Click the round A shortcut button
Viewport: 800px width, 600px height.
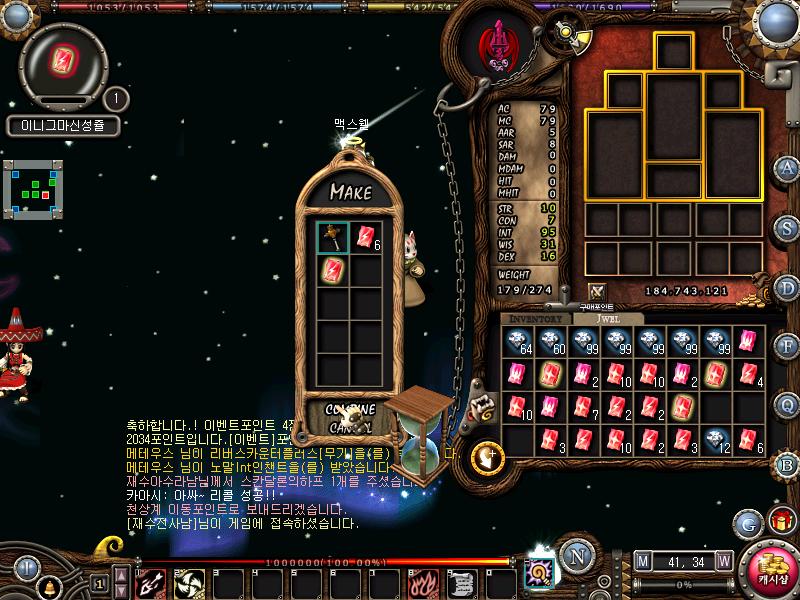pos(787,167)
